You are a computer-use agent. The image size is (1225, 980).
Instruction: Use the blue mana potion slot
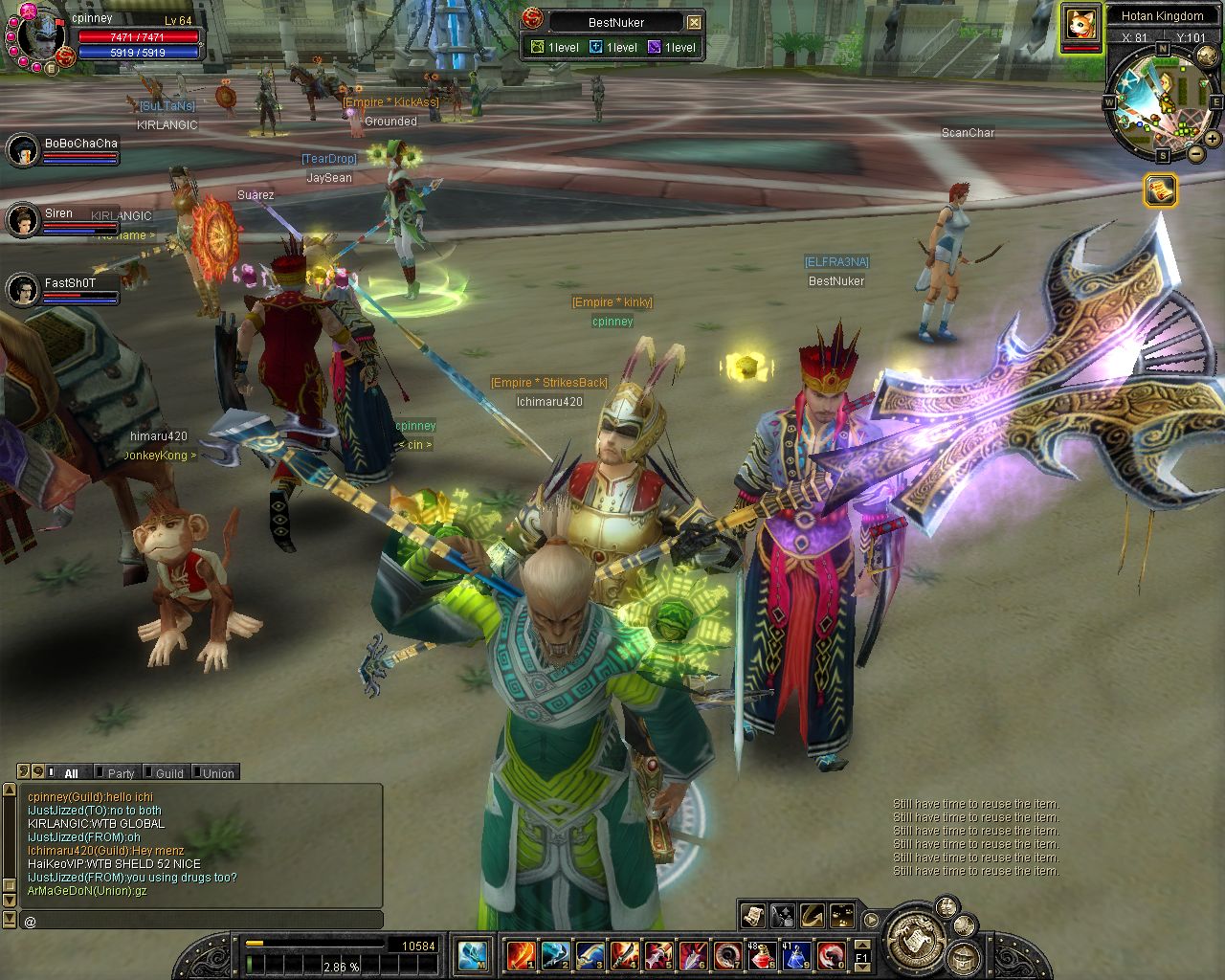click(x=795, y=955)
